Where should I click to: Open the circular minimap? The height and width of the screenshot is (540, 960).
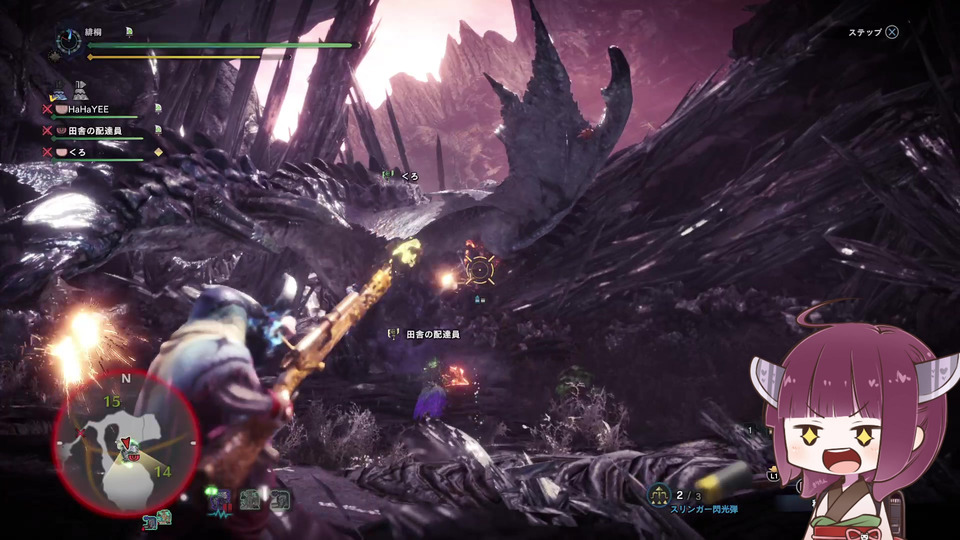click(127, 438)
